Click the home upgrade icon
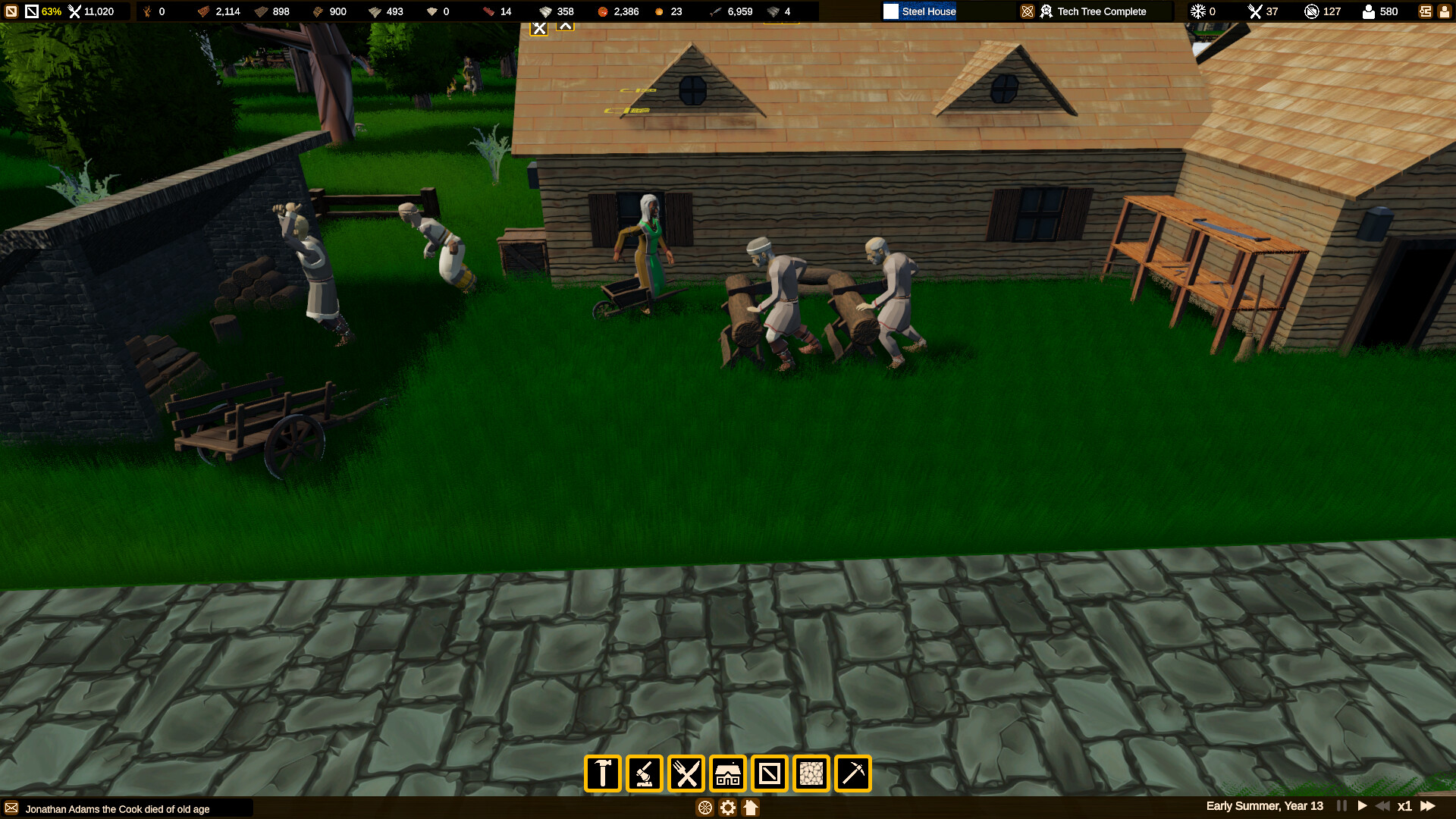The height and width of the screenshot is (819, 1456). [x=750, y=808]
